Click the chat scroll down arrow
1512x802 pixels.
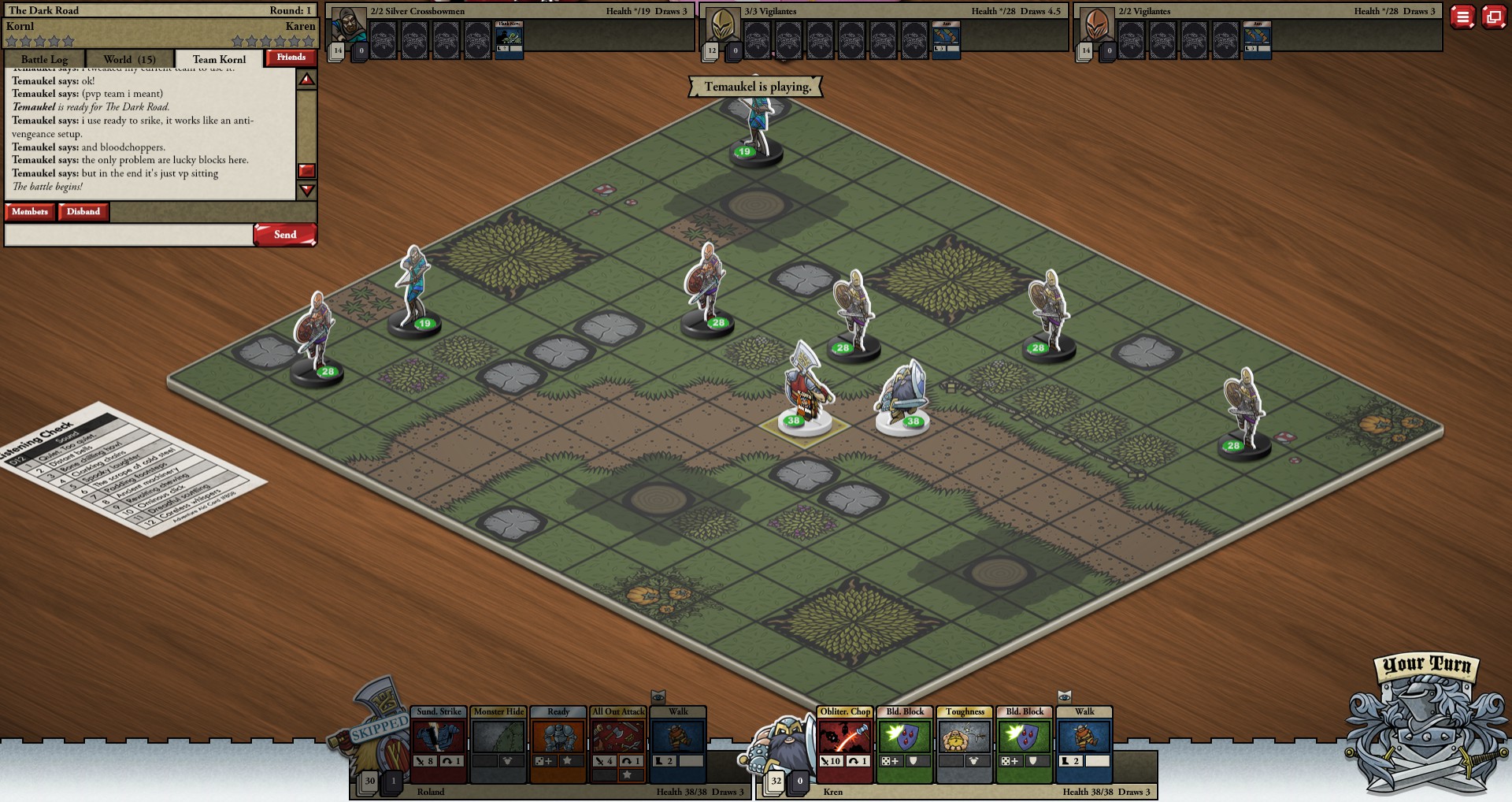click(x=306, y=191)
